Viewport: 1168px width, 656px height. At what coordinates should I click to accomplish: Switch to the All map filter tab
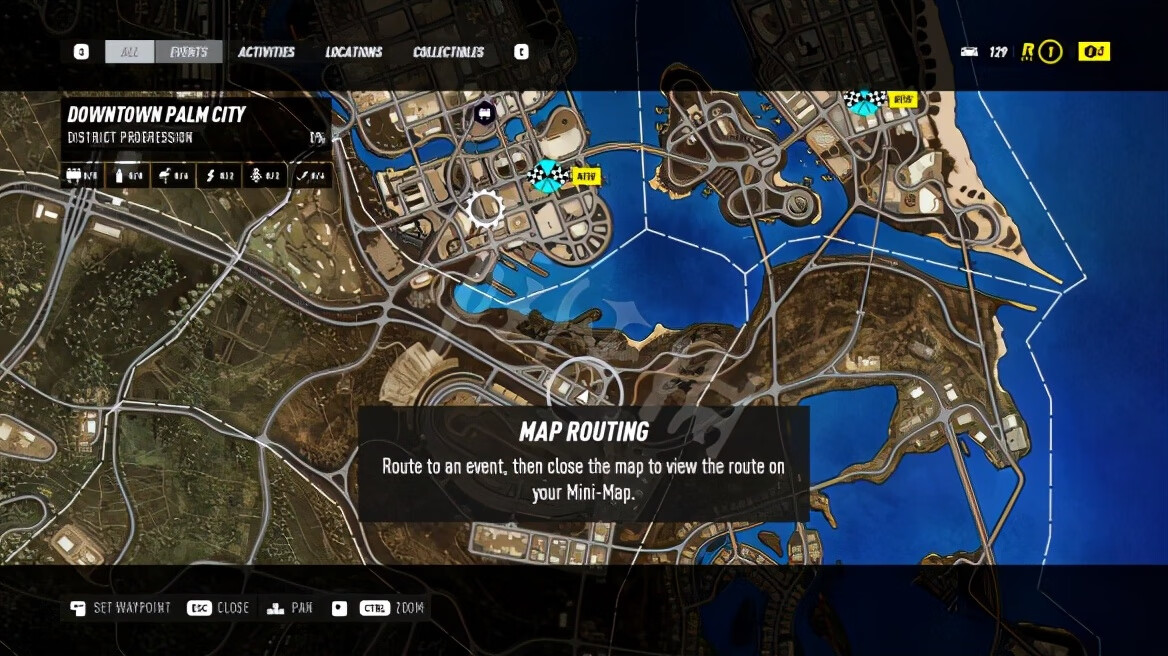pyautogui.click(x=129, y=52)
